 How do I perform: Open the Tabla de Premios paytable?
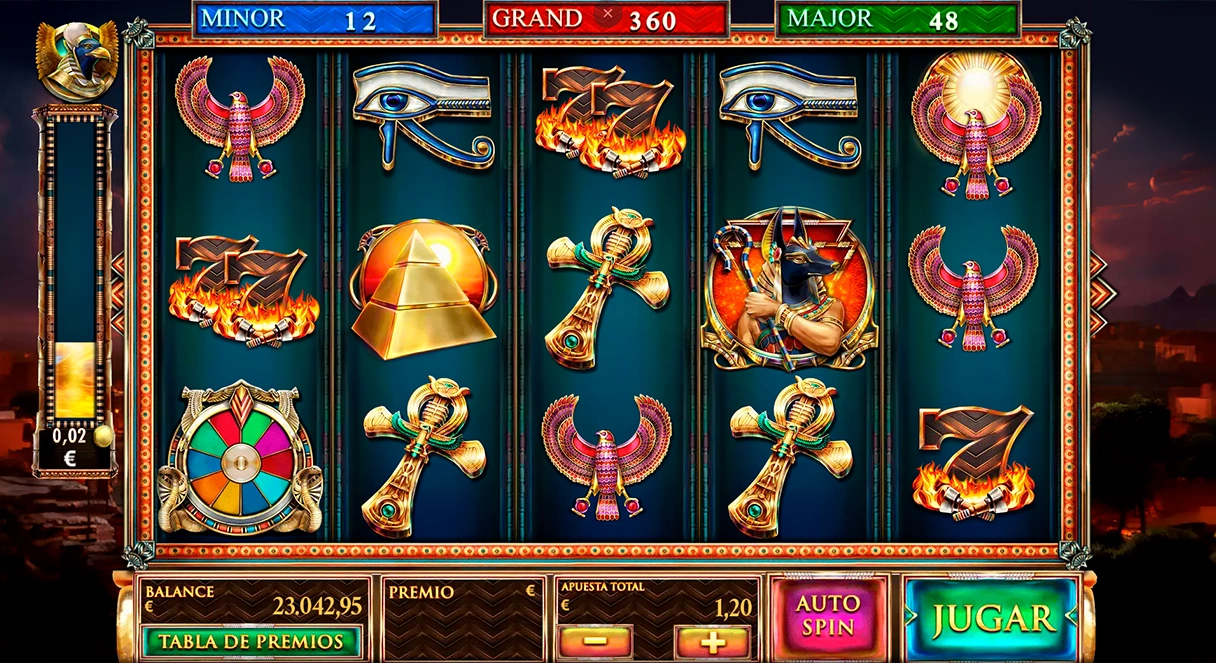click(x=251, y=641)
